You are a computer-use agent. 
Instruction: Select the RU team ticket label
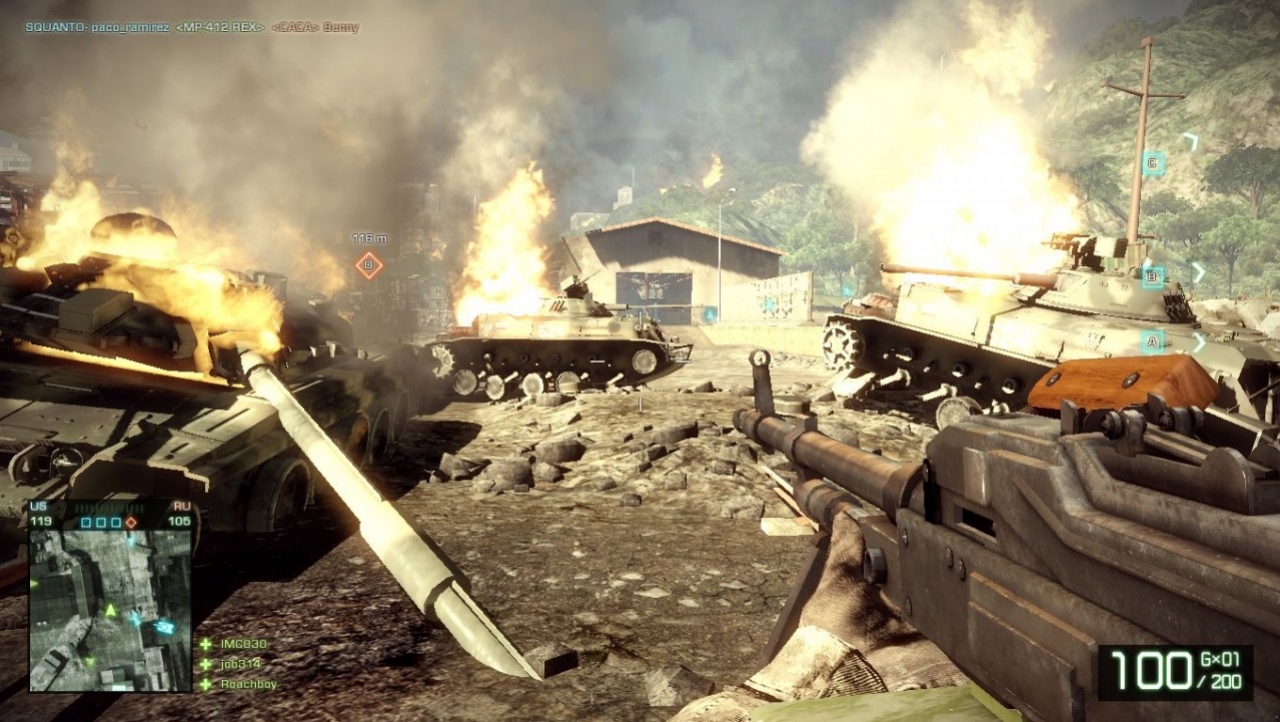pos(180,504)
